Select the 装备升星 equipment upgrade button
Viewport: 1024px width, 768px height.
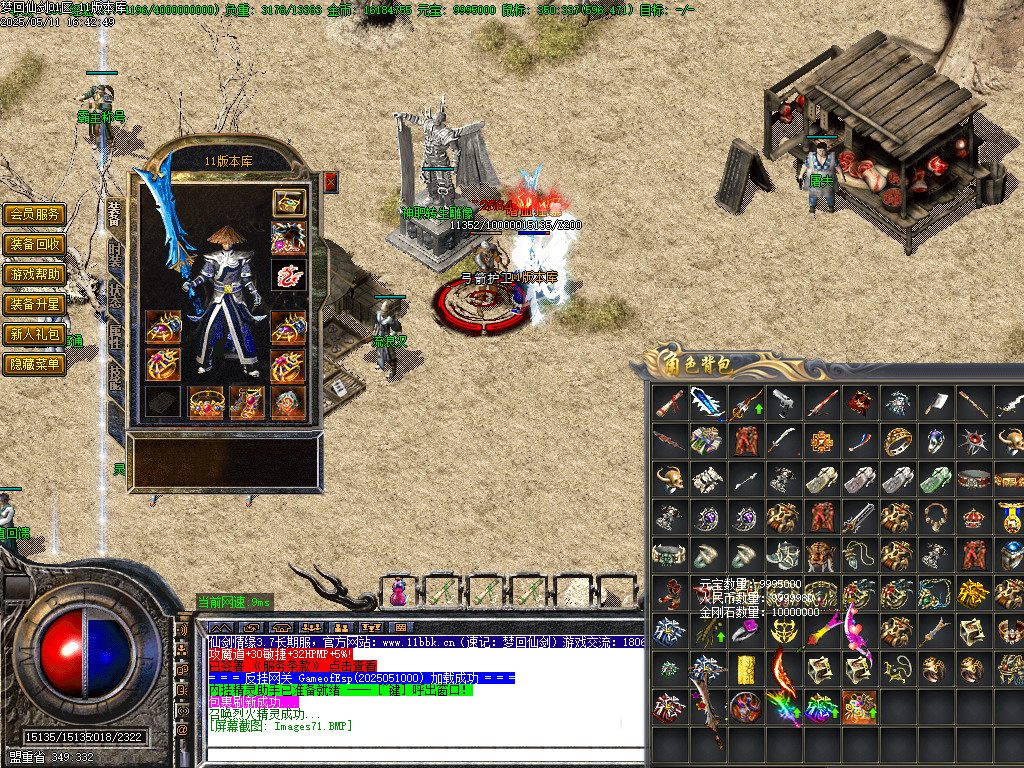pyautogui.click(x=35, y=304)
